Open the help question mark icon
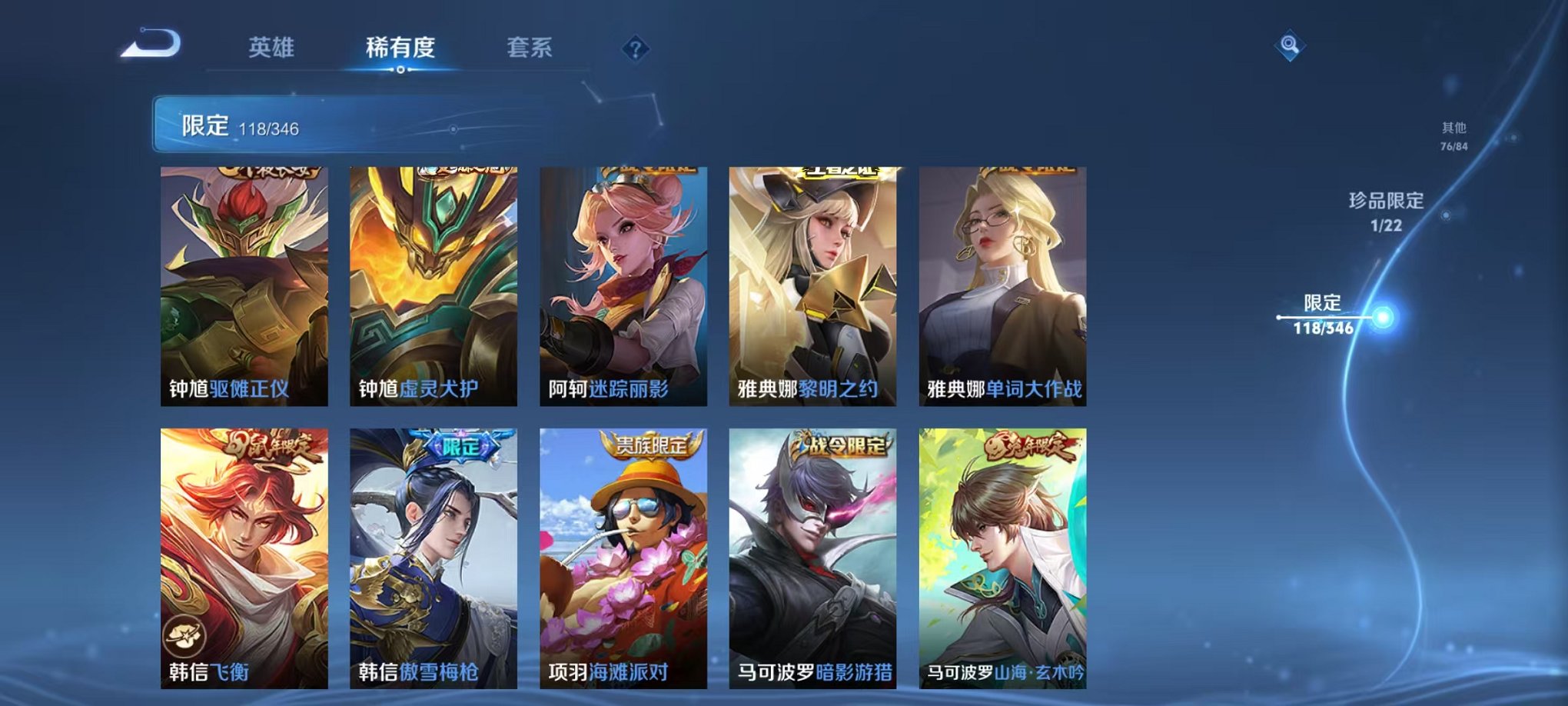1568x706 pixels. coord(635,50)
